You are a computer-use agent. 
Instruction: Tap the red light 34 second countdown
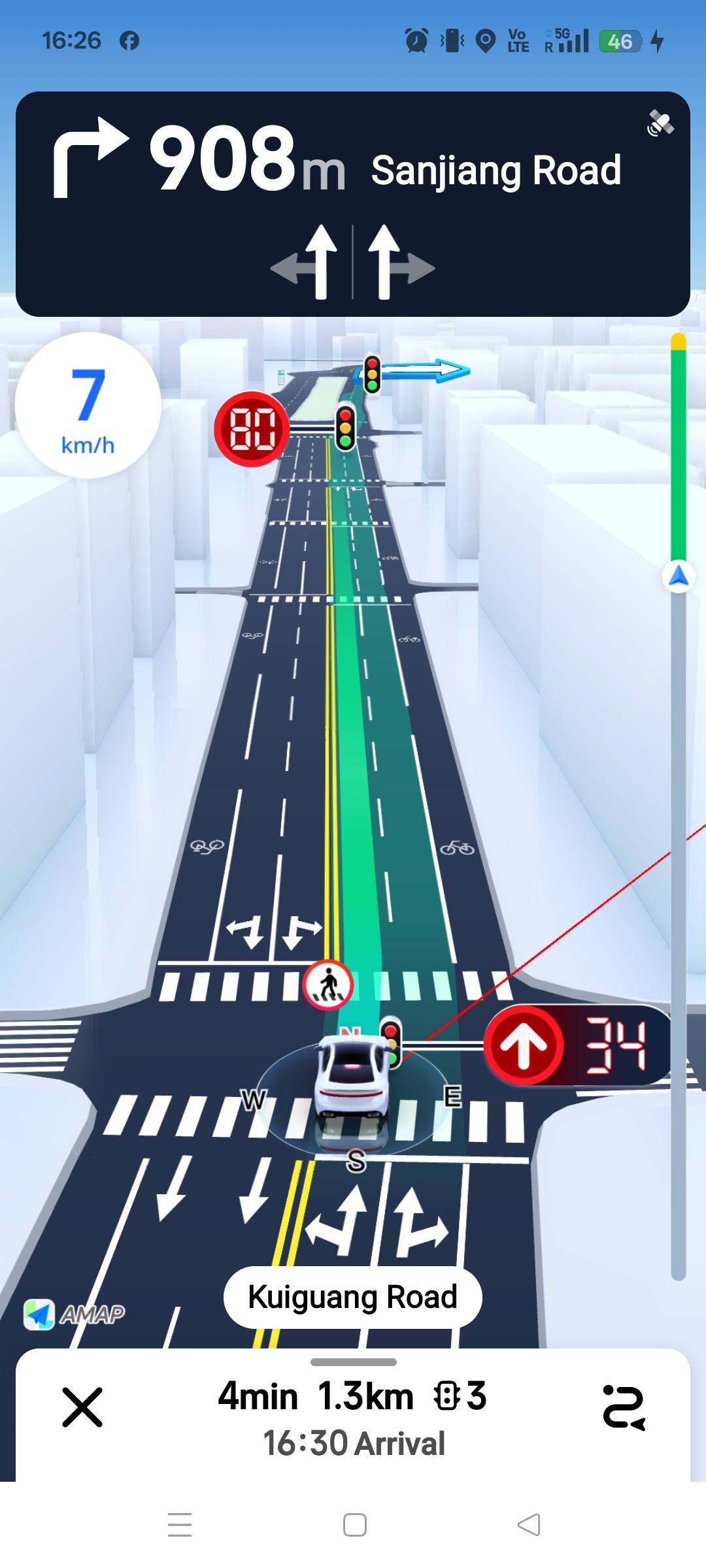tap(579, 1045)
